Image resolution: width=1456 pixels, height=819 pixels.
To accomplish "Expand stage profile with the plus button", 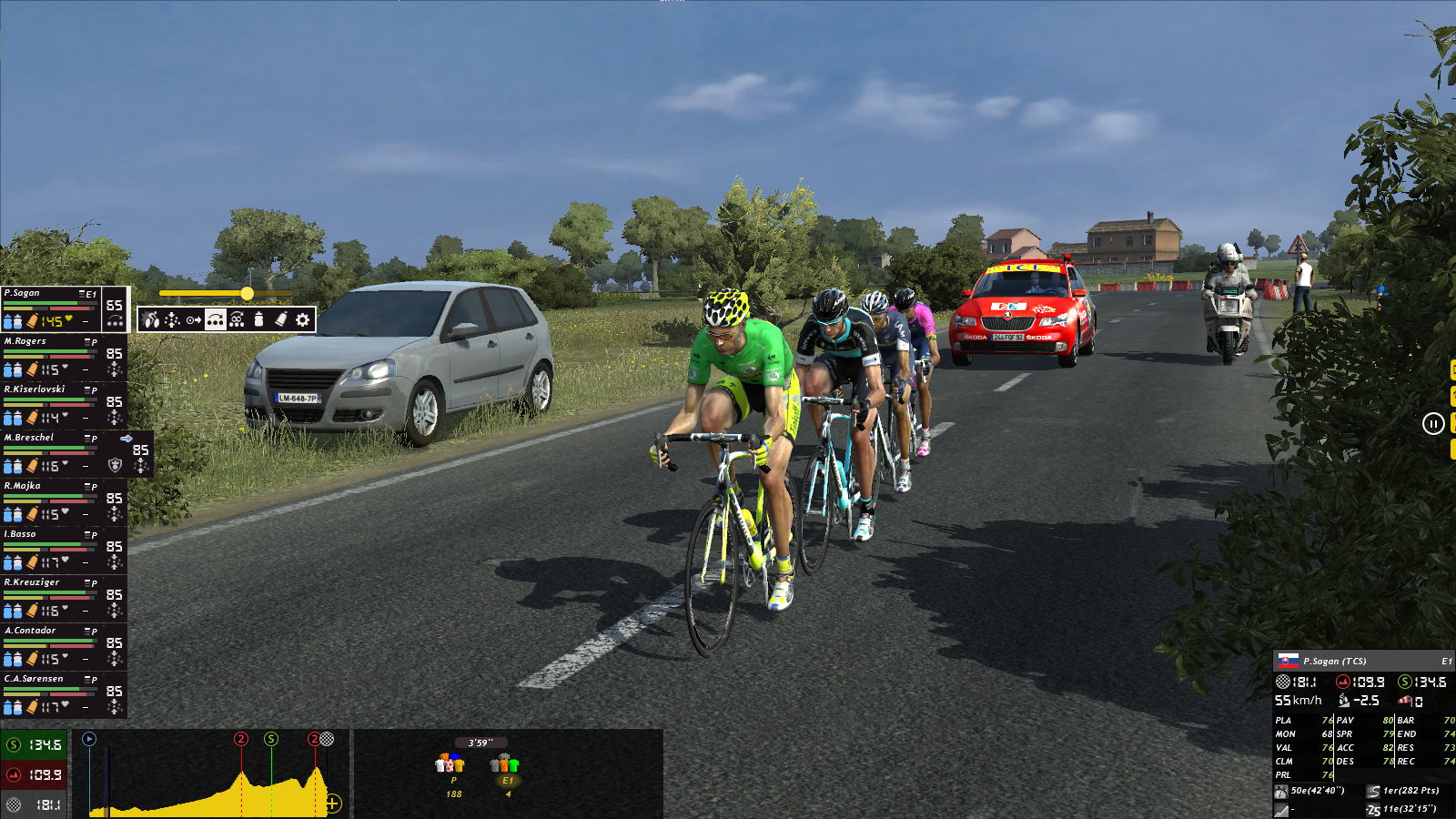I will [333, 803].
